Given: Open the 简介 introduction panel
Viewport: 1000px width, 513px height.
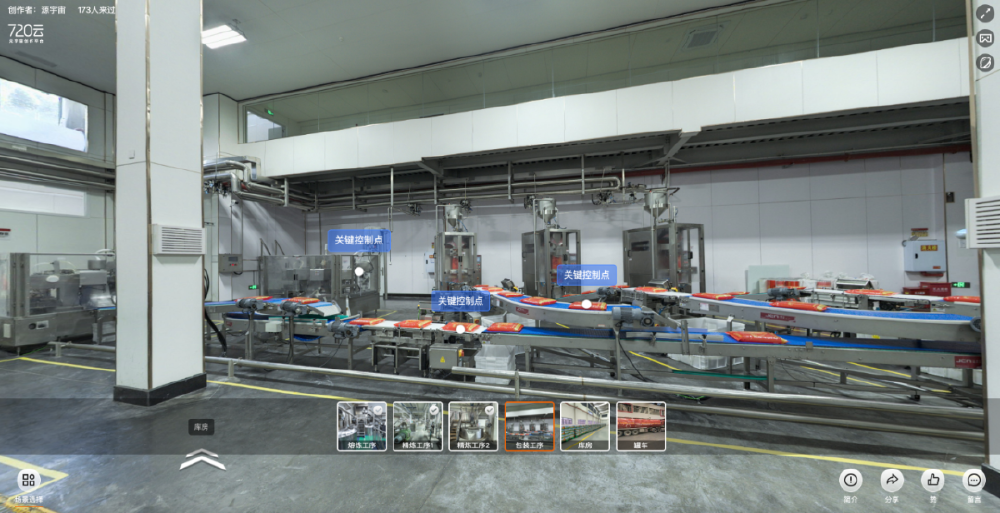Looking at the screenshot, I should coord(851,480).
